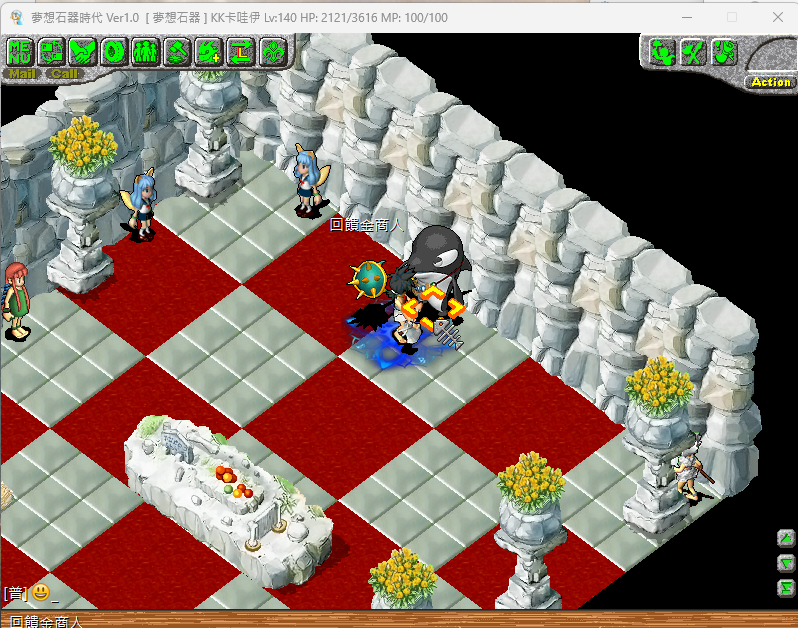The width and height of the screenshot is (798, 628).
Task: Select the smiley face chat emoji
Action: (x=40, y=592)
